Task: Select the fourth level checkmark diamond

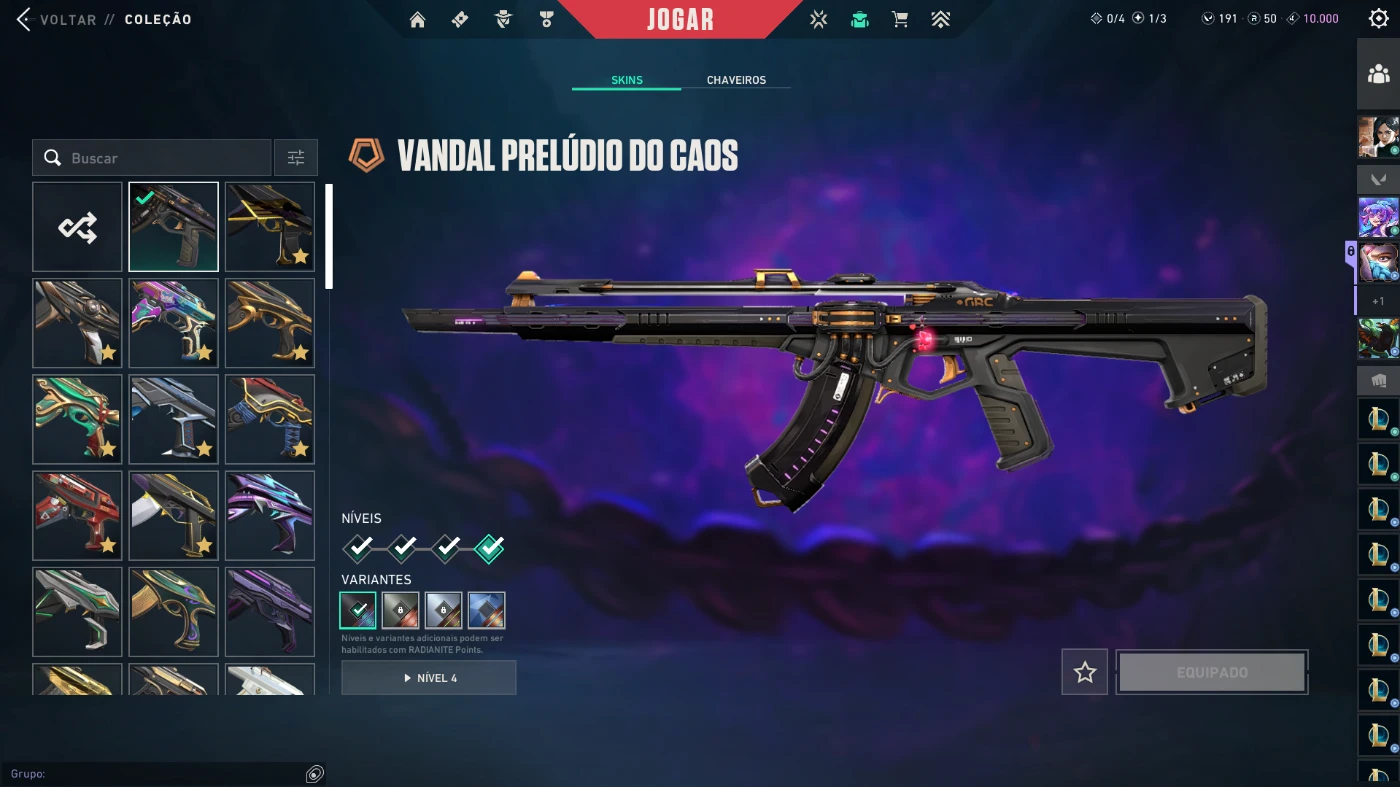Action: click(x=489, y=548)
